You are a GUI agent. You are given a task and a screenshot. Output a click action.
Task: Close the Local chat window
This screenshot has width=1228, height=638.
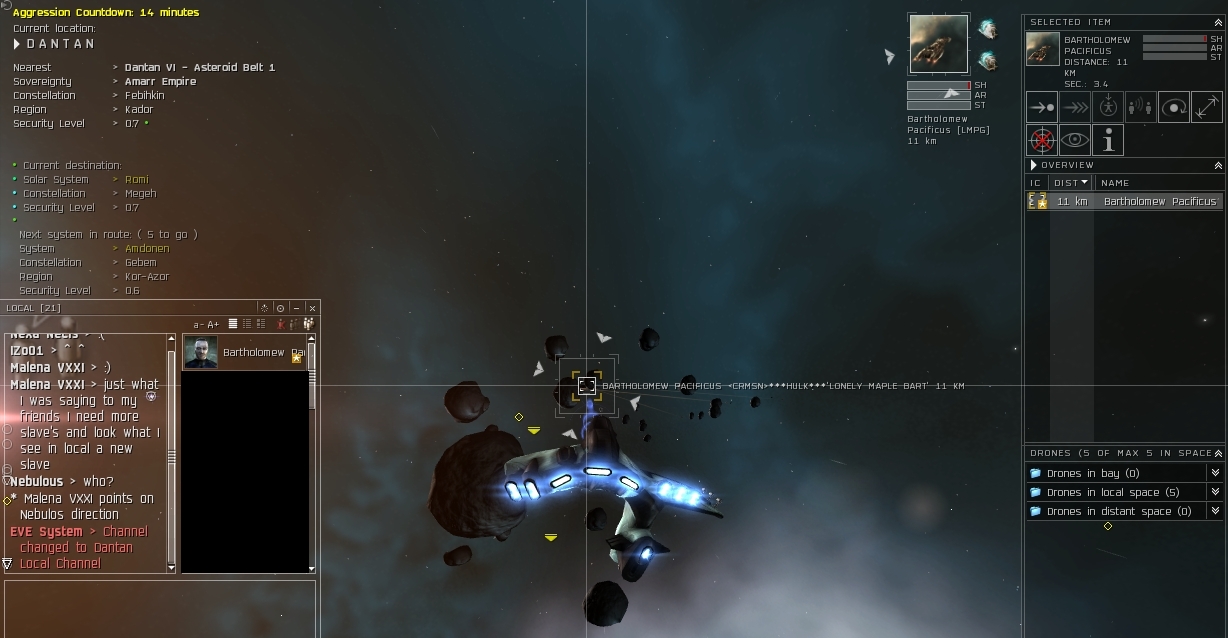(x=312, y=308)
